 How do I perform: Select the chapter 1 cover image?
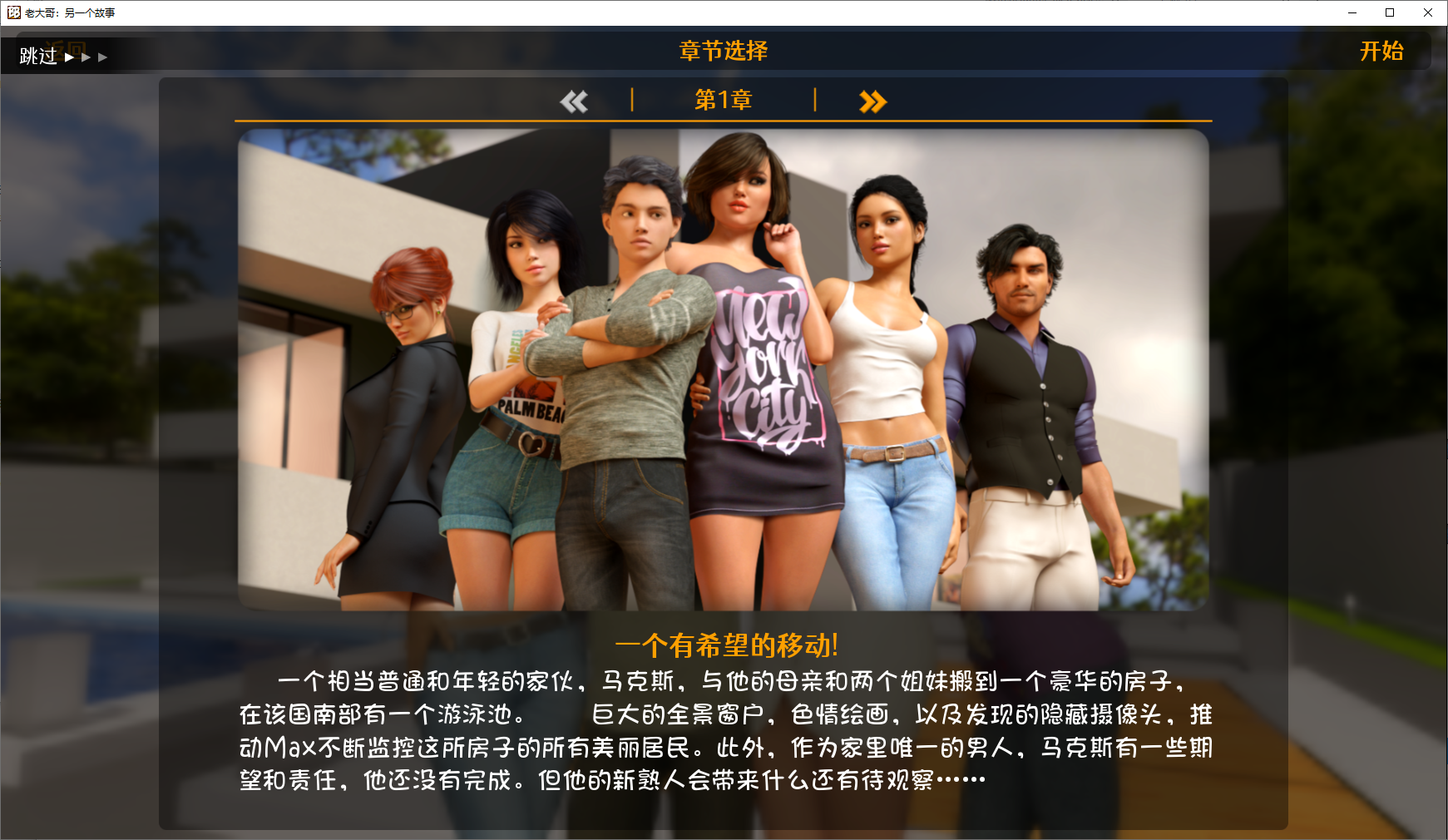[x=723, y=370]
